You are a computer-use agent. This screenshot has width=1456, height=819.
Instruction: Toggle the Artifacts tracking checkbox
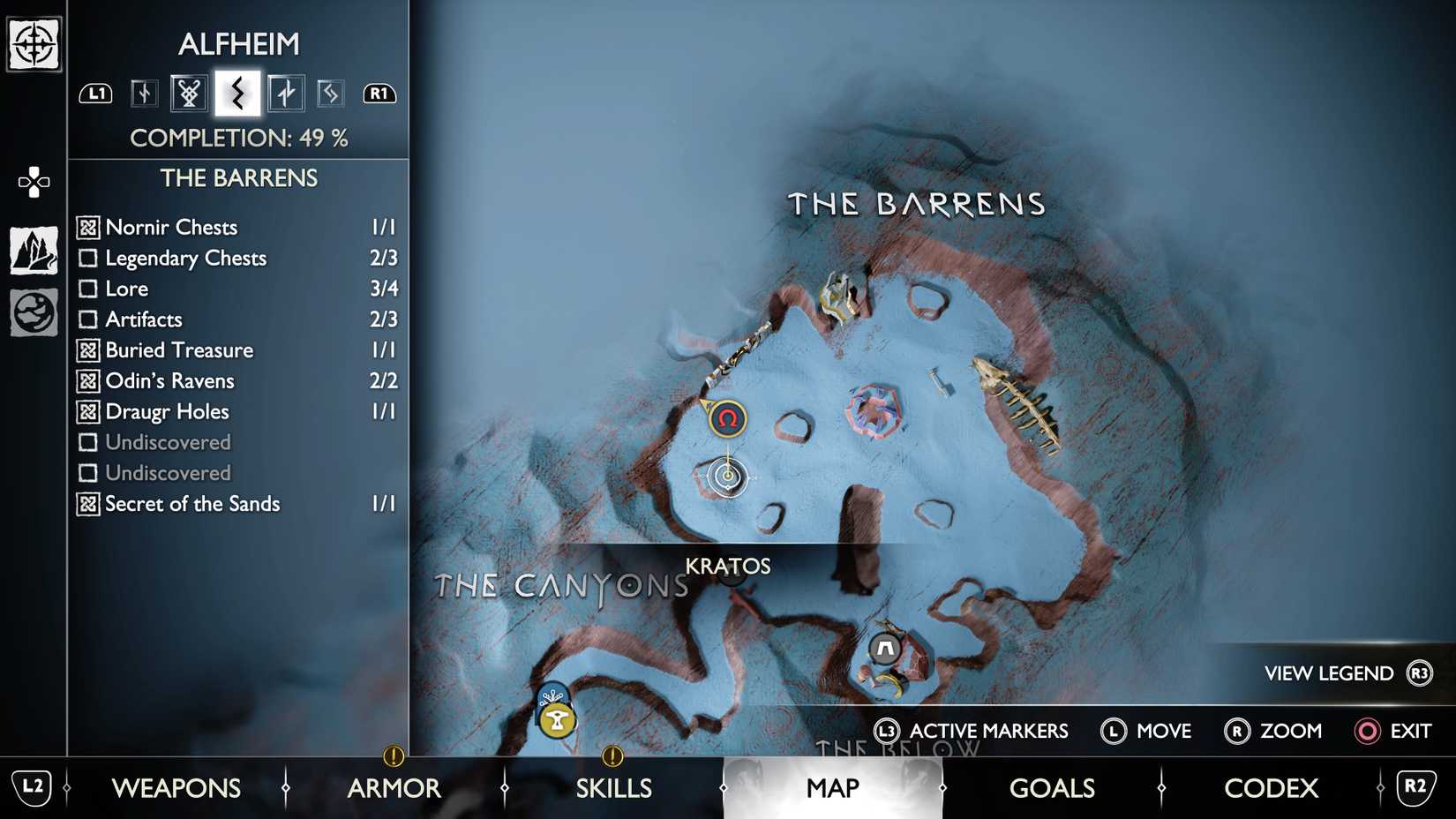[x=88, y=319]
